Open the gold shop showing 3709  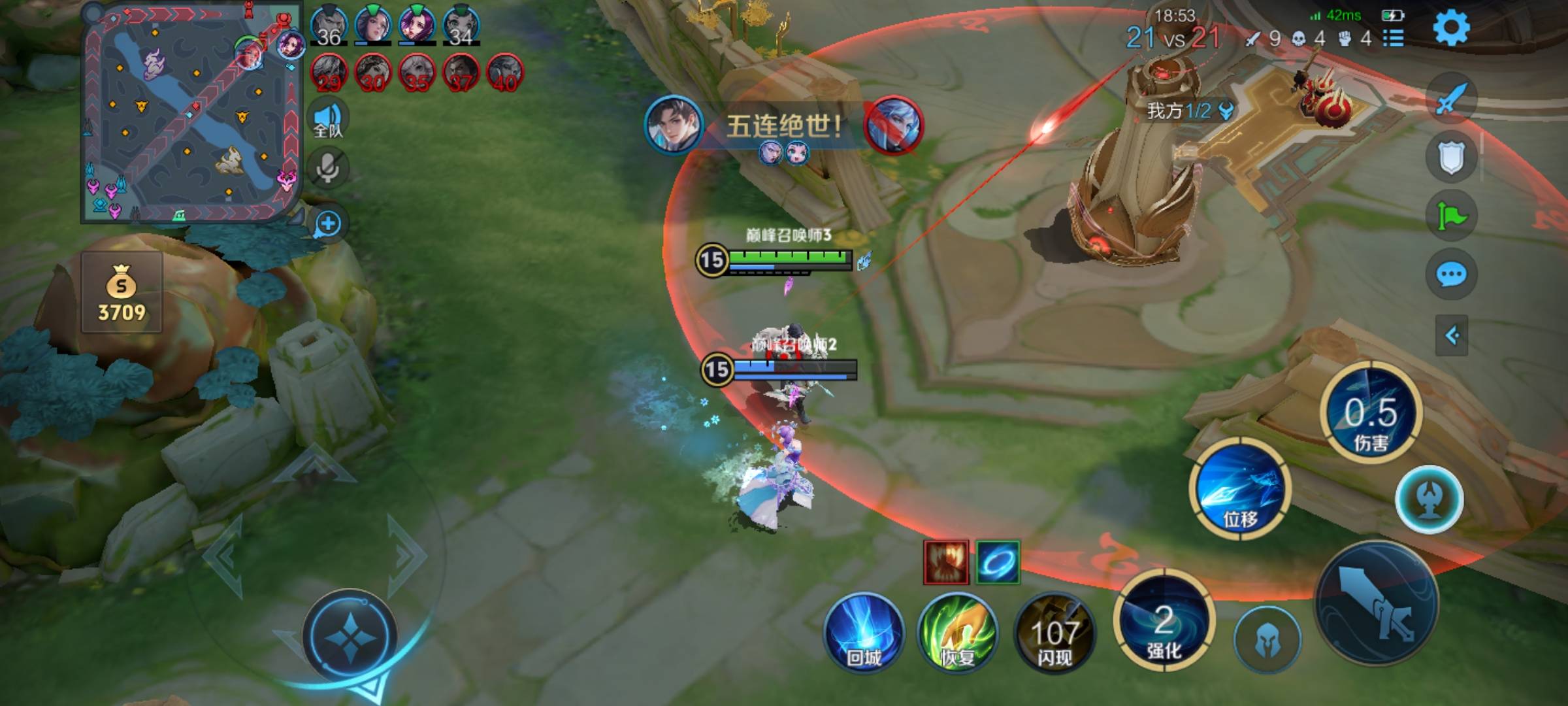122,294
